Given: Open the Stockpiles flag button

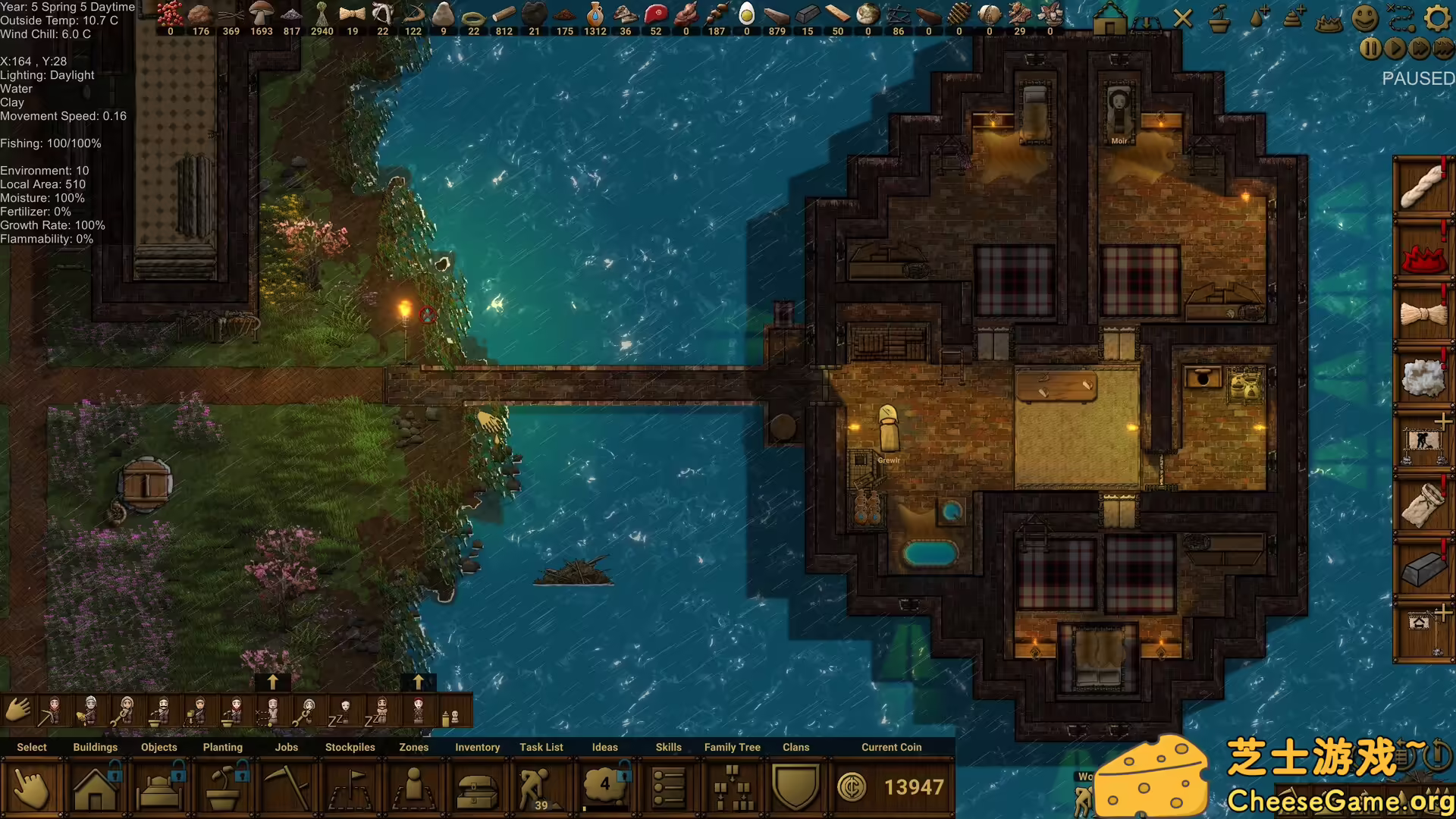Looking at the screenshot, I should [350, 789].
